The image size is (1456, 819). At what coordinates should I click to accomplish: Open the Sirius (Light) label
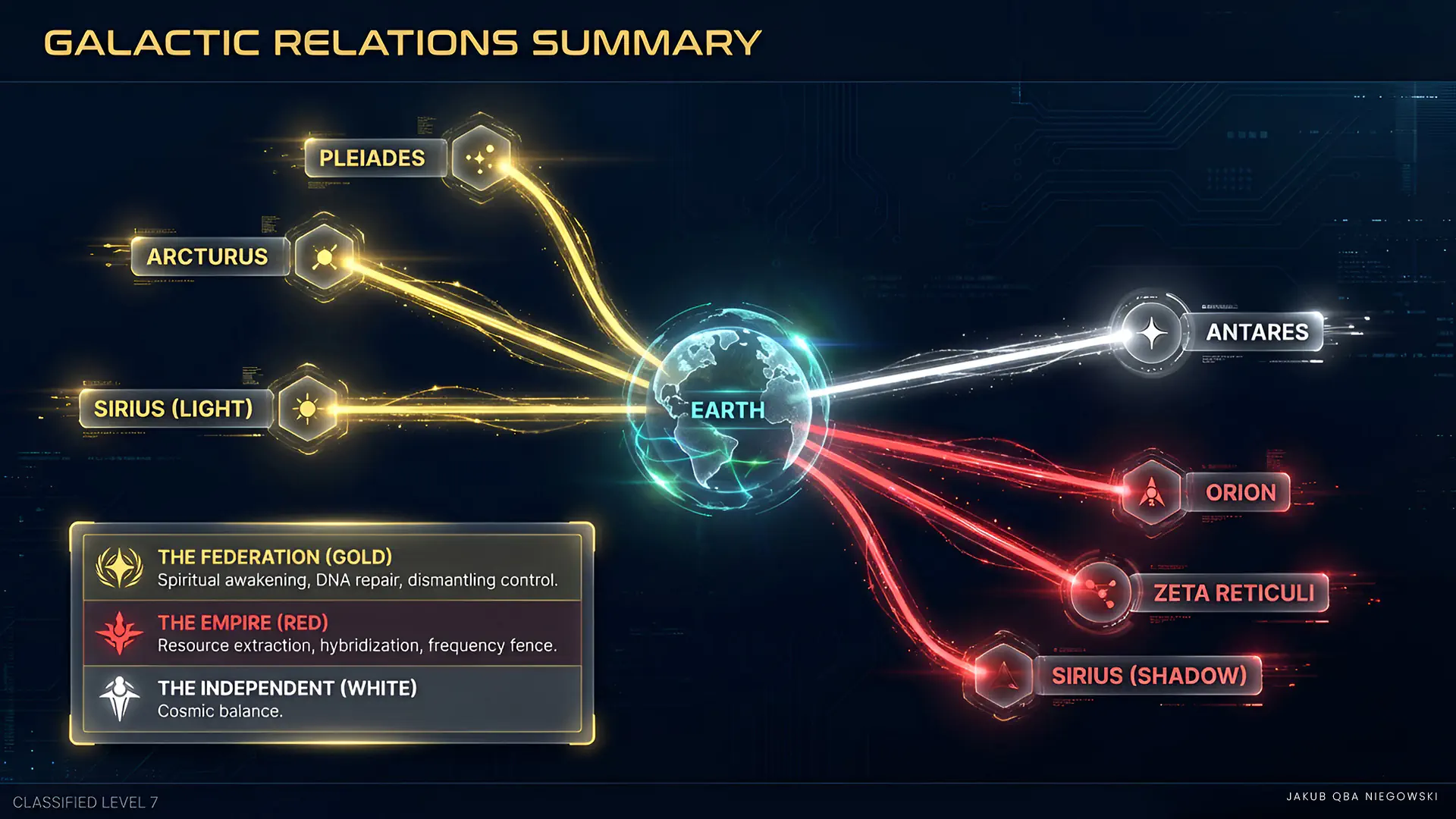[174, 409]
